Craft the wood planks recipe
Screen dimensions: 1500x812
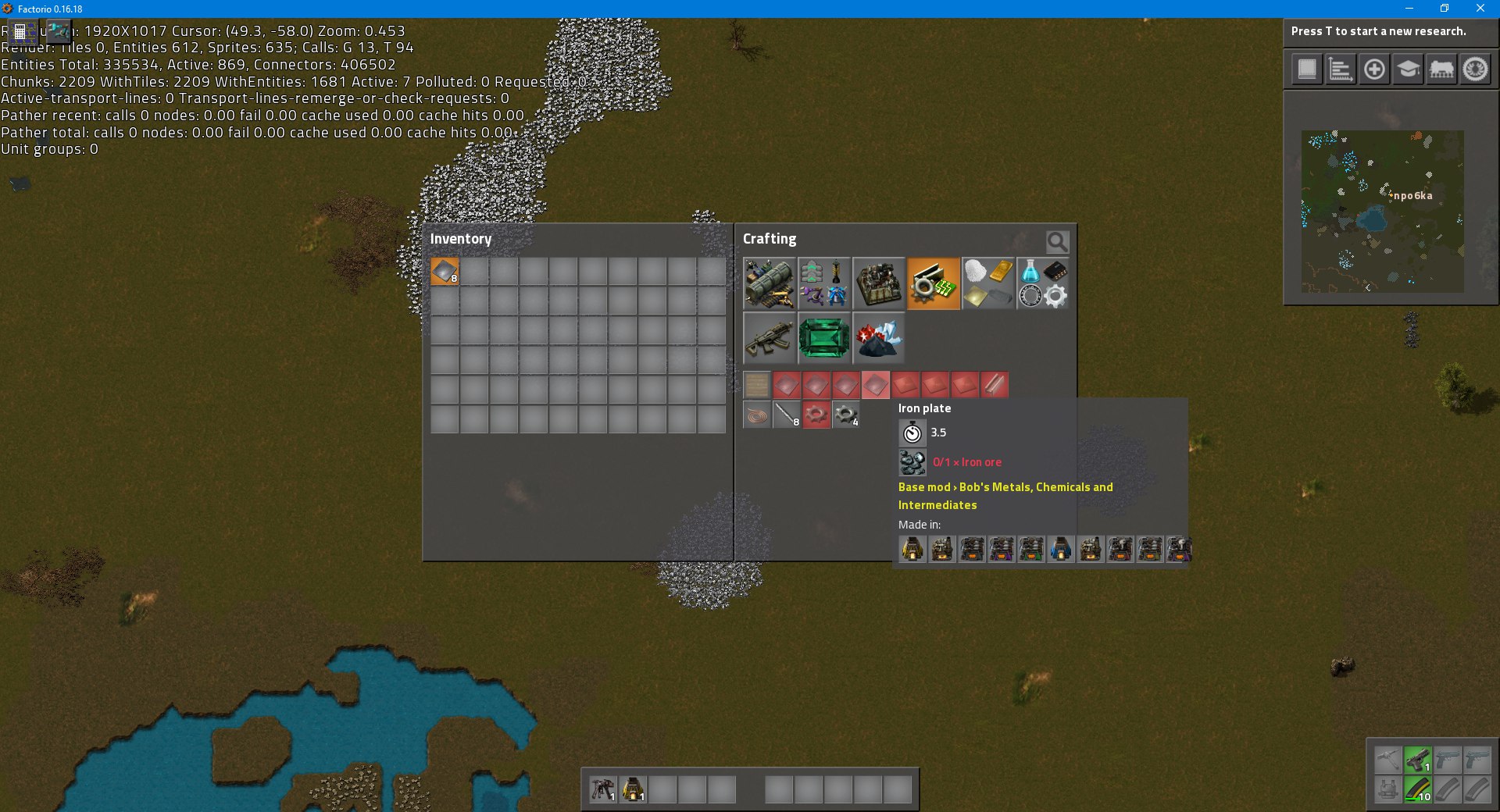(756, 385)
